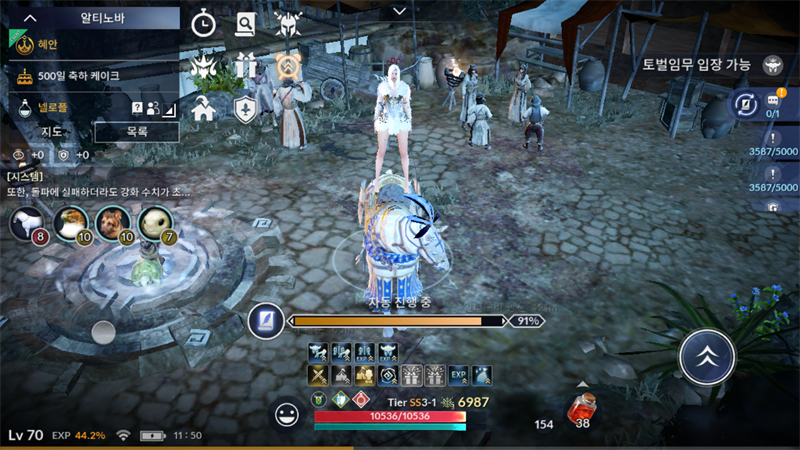Open the winged helmet icon

coord(289,23)
